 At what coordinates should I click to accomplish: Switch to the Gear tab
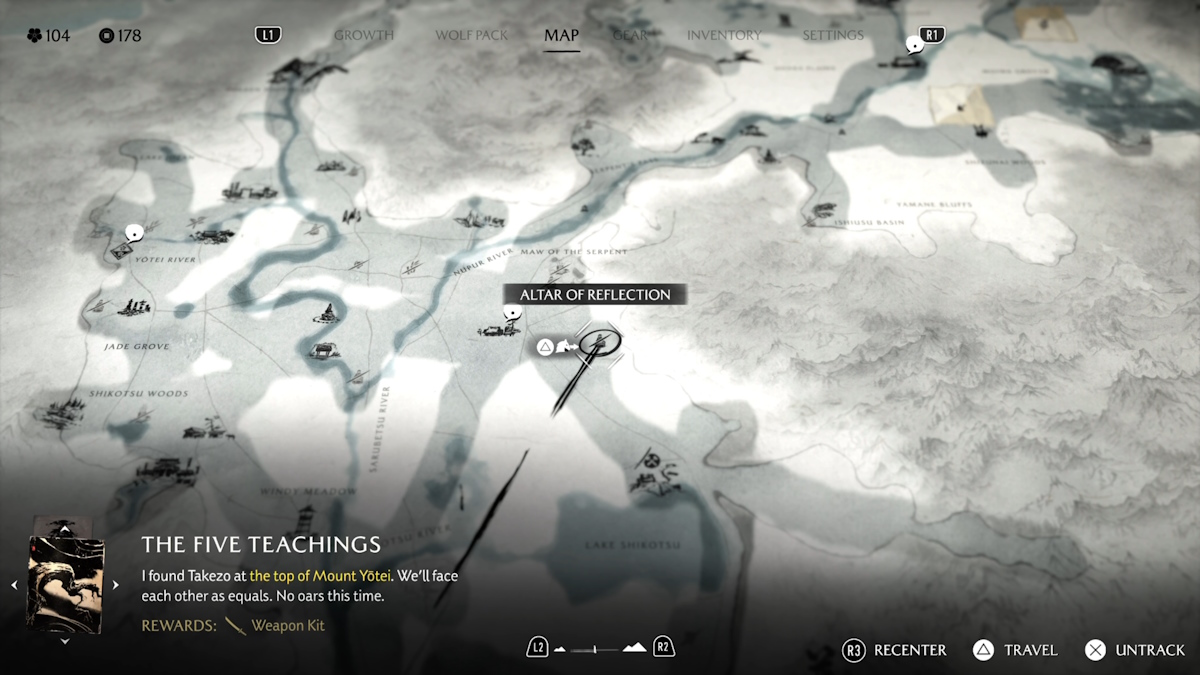(630, 35)
